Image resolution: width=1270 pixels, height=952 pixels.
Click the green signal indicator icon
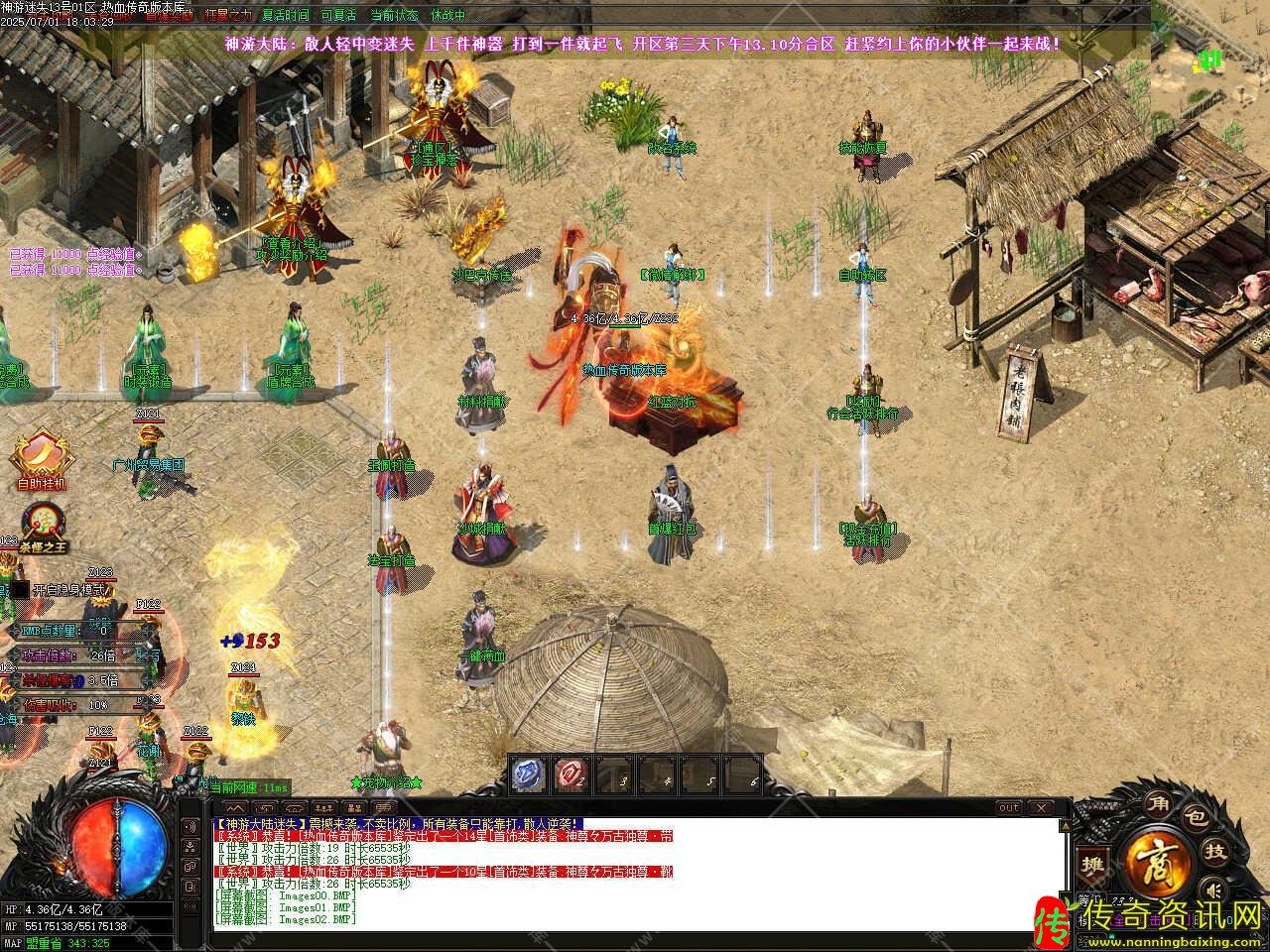coord(1209,60)
